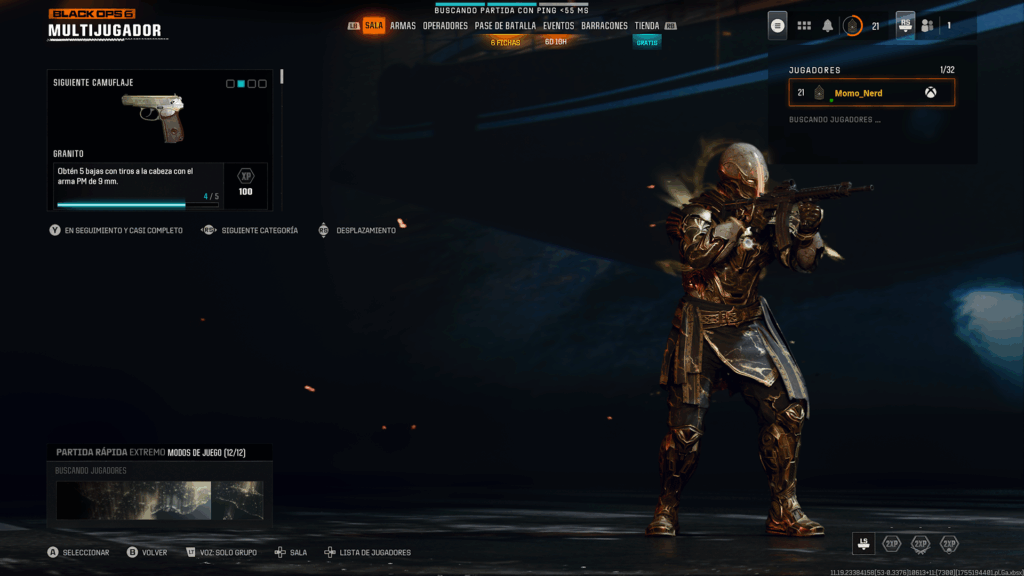Open the nine-dot grid launcher menu

(x=804, y=26)
